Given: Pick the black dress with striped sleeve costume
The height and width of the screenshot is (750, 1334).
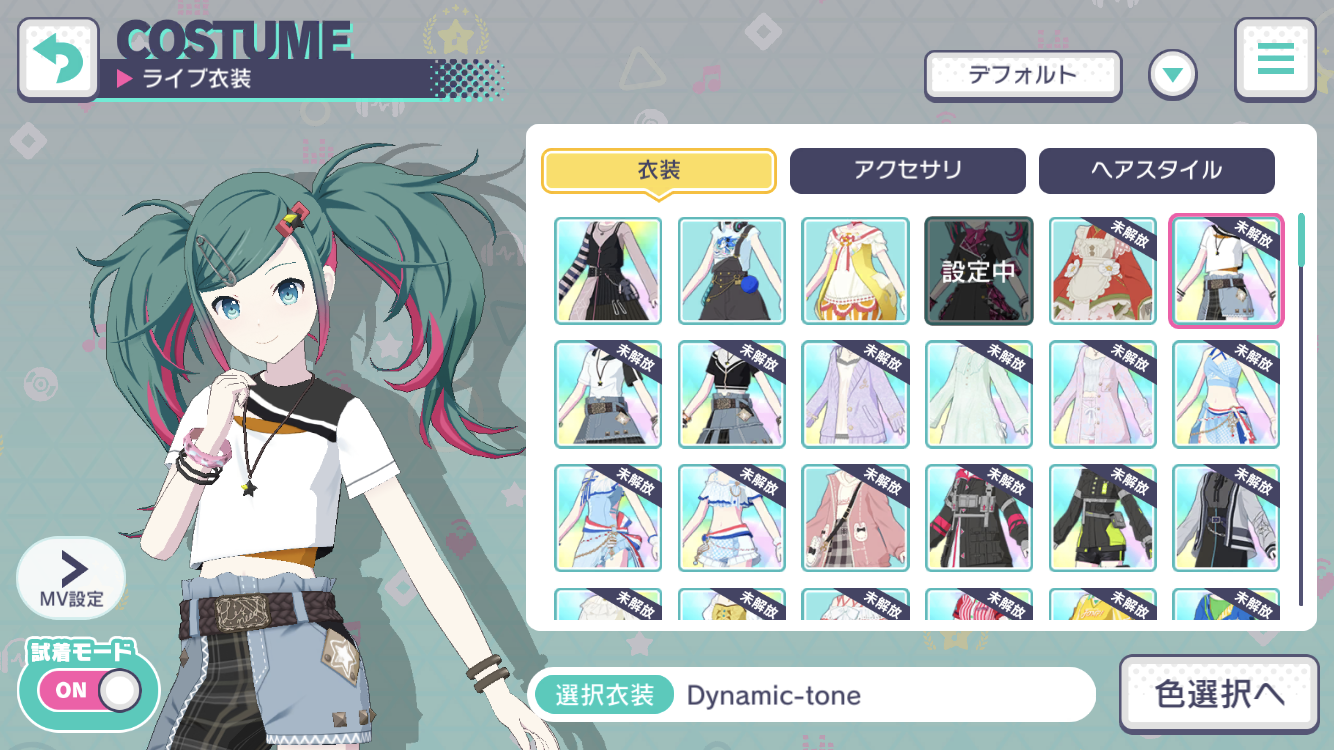Looking at the screenshot, I should pos(608,271).
